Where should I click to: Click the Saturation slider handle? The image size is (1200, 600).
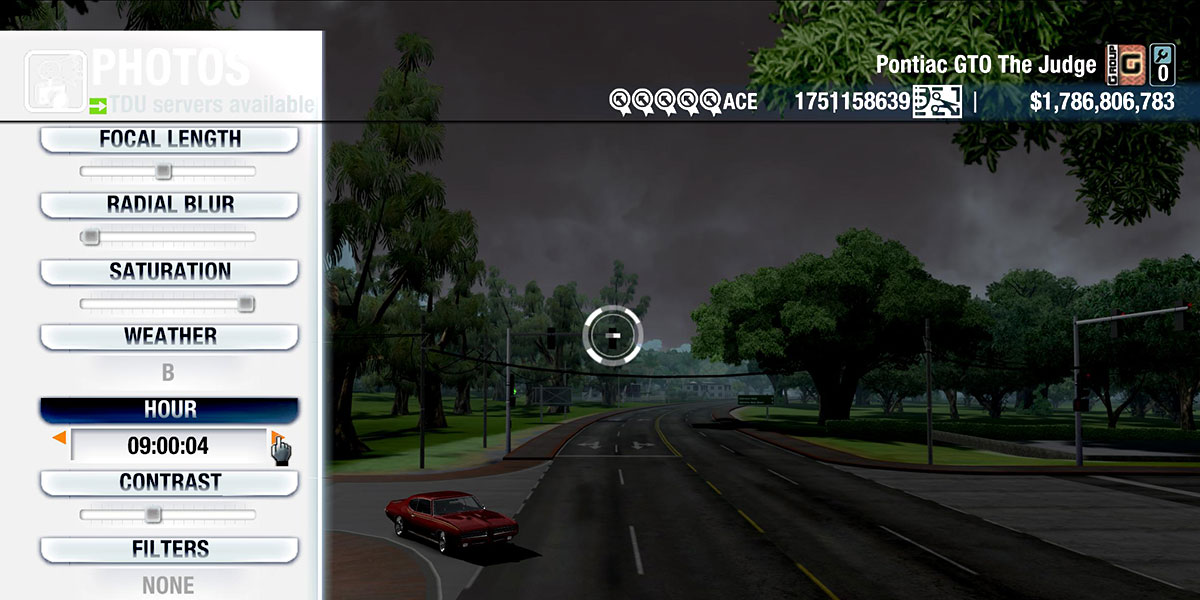(x=246, y=304)
